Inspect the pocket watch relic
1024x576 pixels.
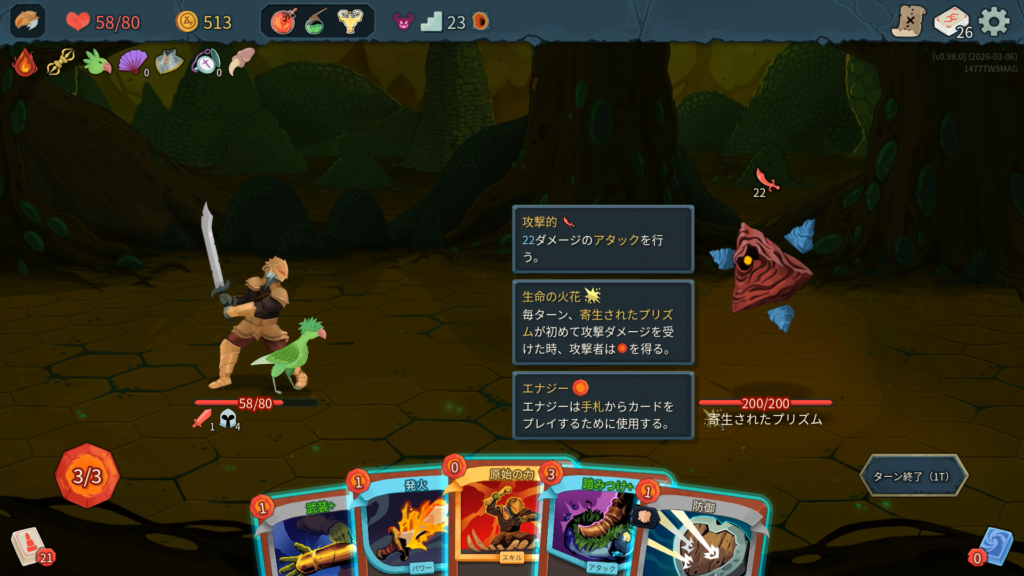pos(204,62)
